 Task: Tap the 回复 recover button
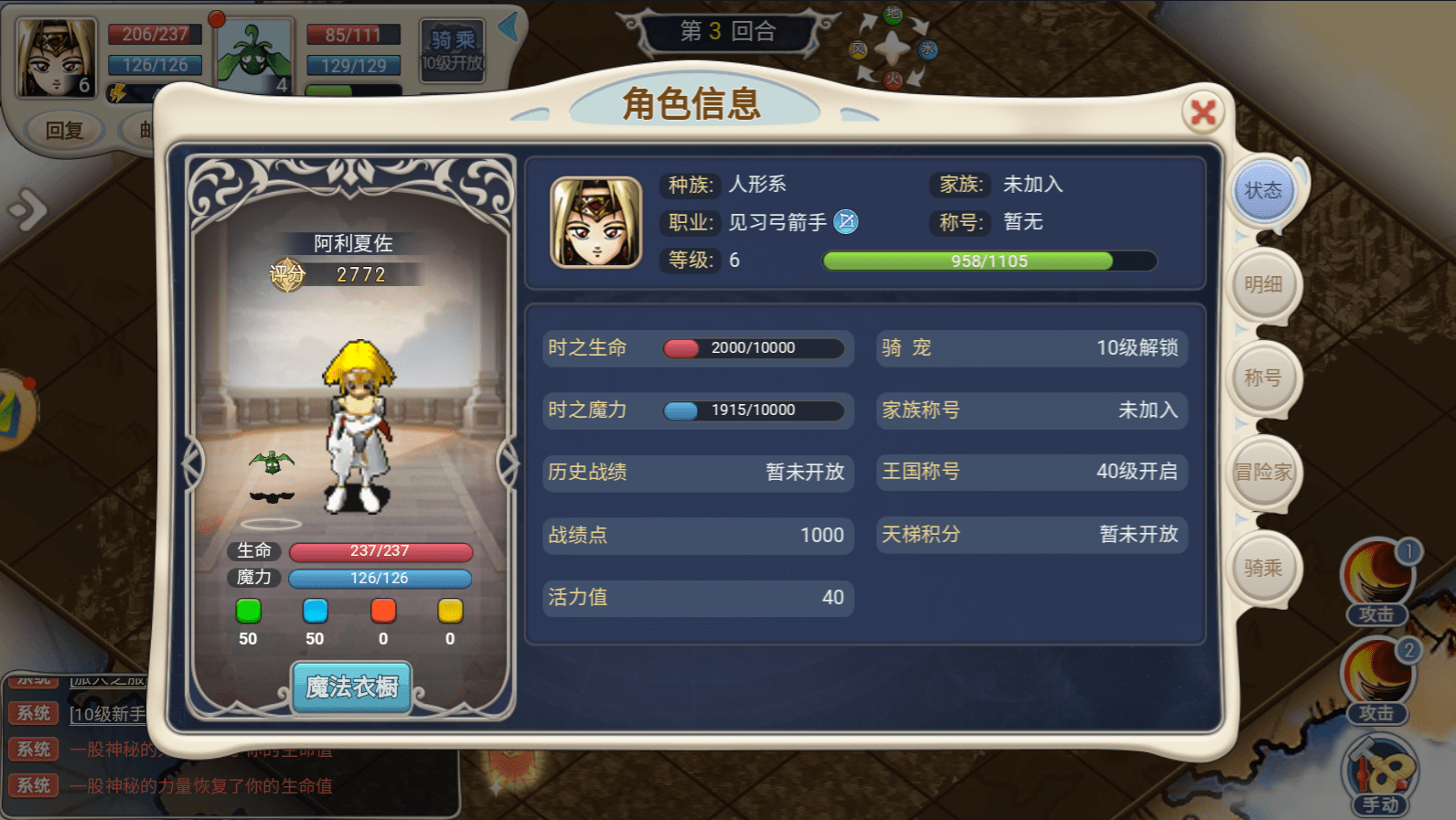click(x=65, y=131)
